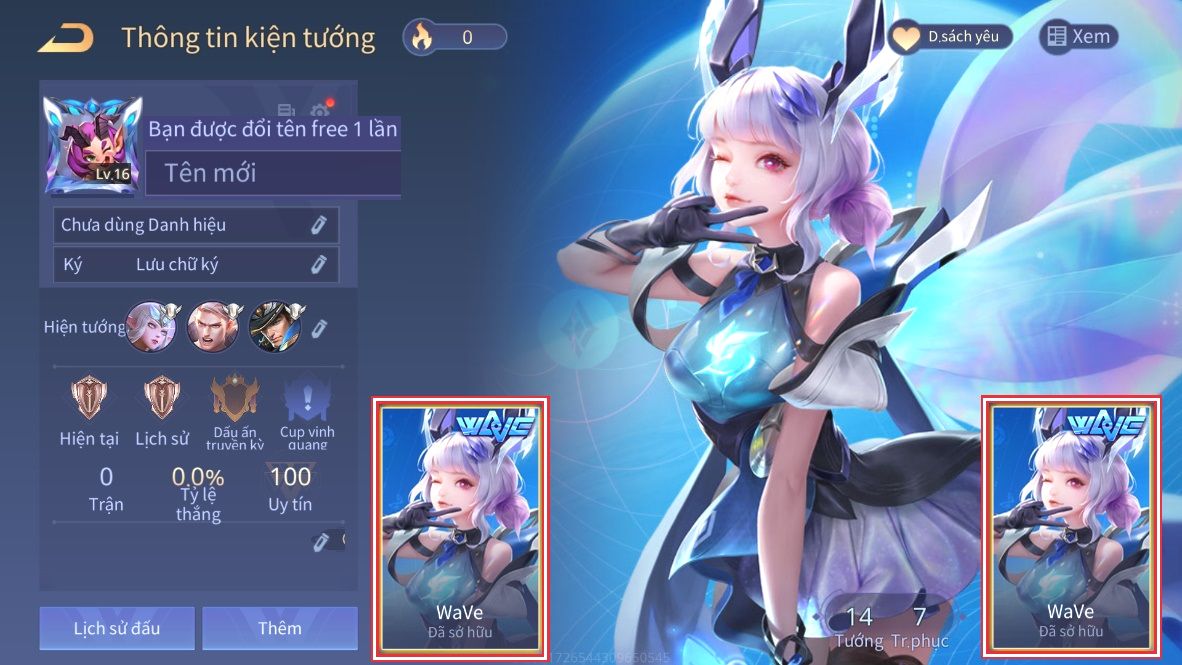Edit the Hiện tướng displayed heroes

tap(319, 328)
